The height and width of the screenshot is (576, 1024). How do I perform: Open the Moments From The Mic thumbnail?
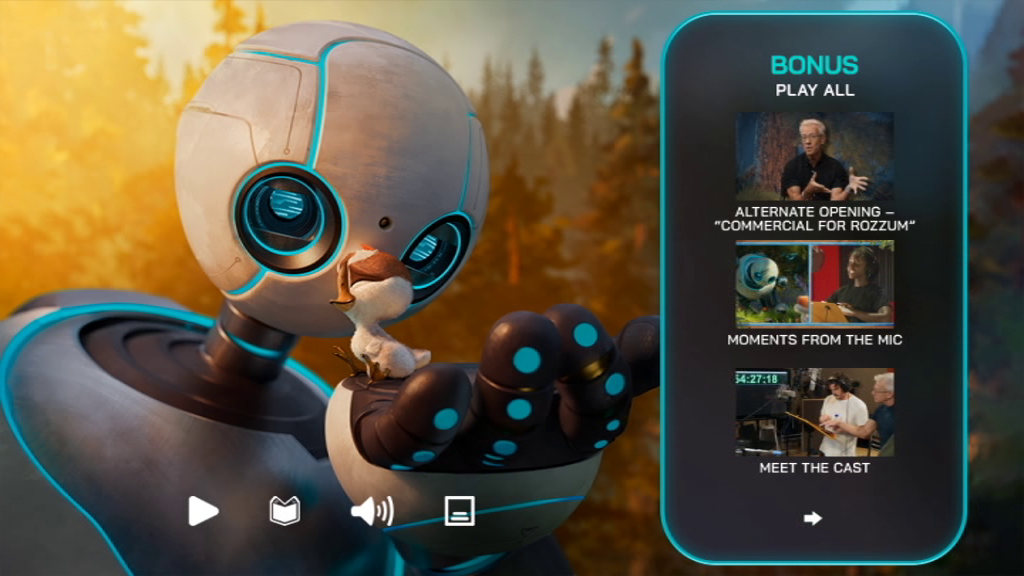814,284
